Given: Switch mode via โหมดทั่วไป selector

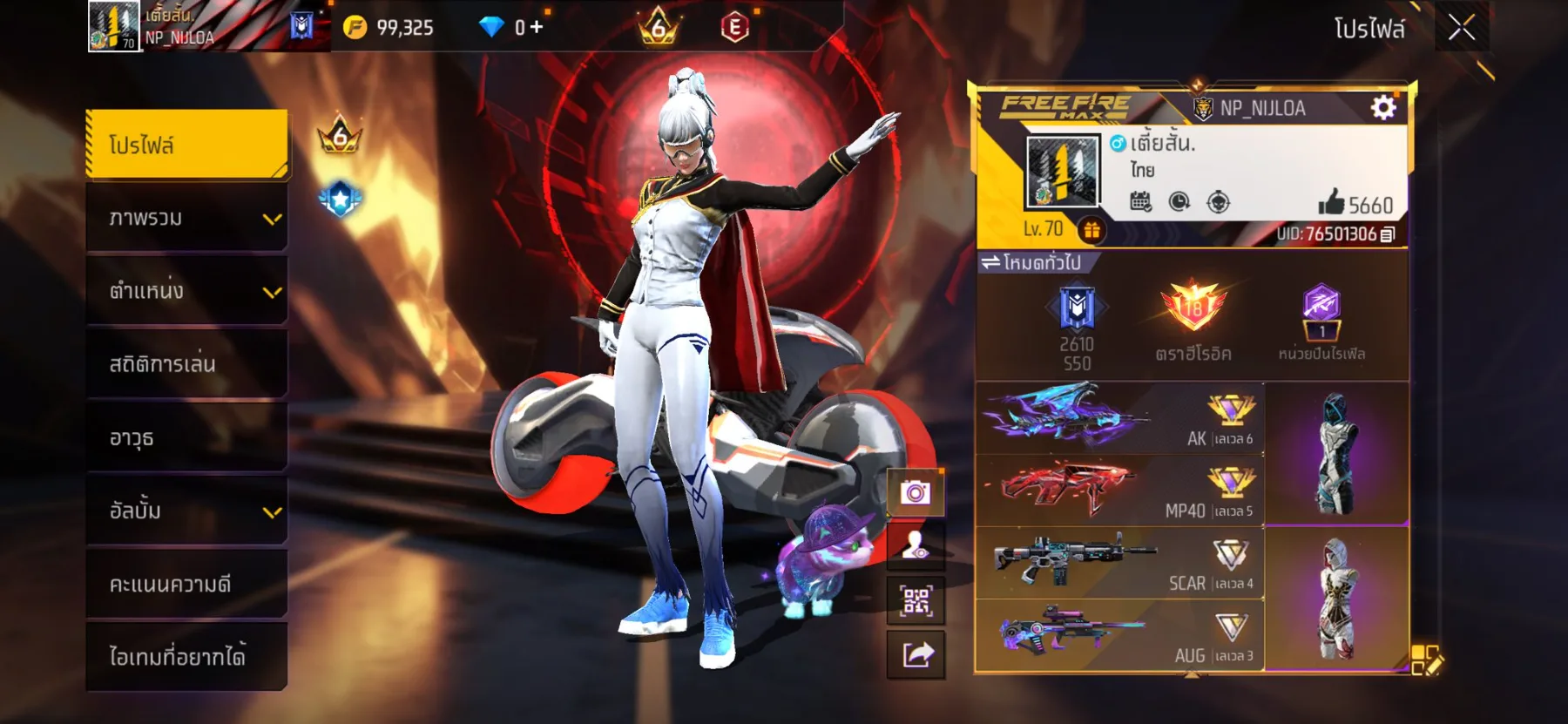Looking at the screenshot, I should (1032, 262).
